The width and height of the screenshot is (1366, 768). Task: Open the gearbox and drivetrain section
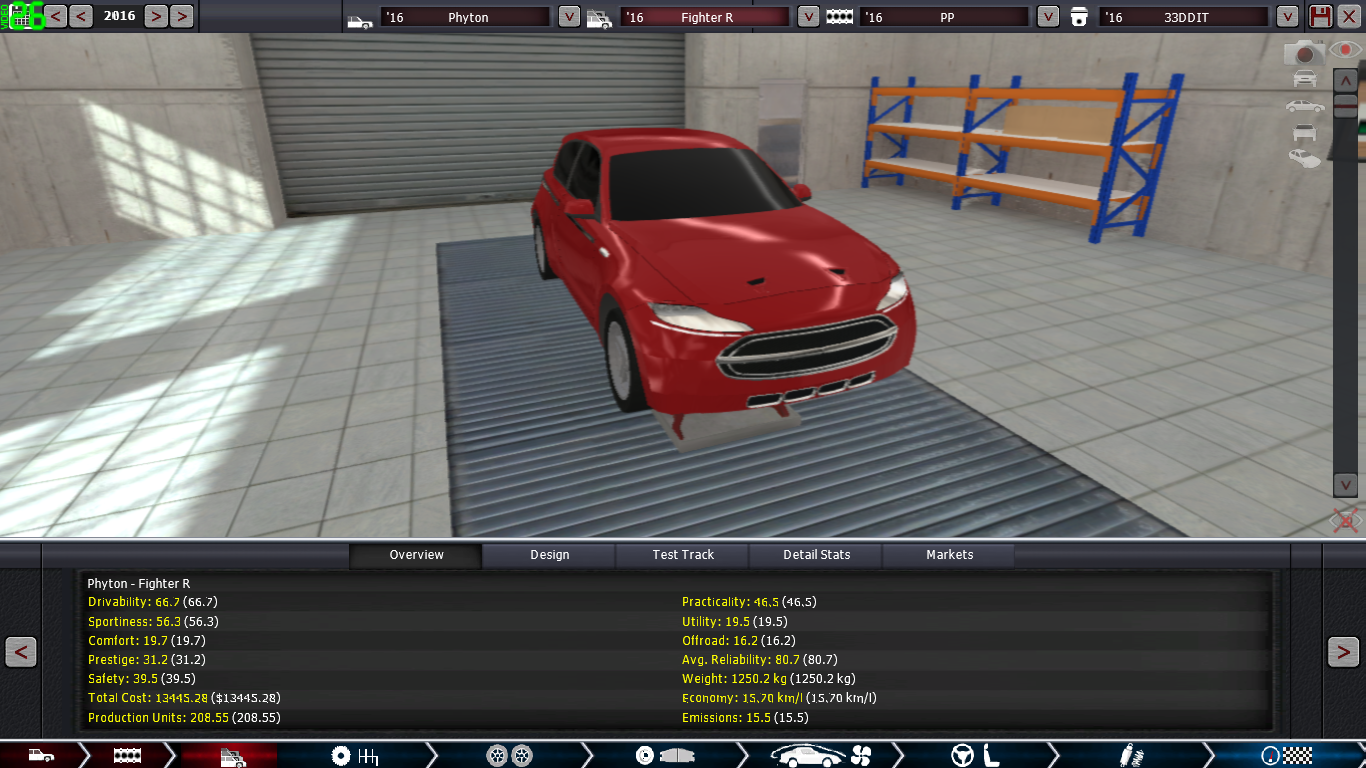(x=354, y=756)
